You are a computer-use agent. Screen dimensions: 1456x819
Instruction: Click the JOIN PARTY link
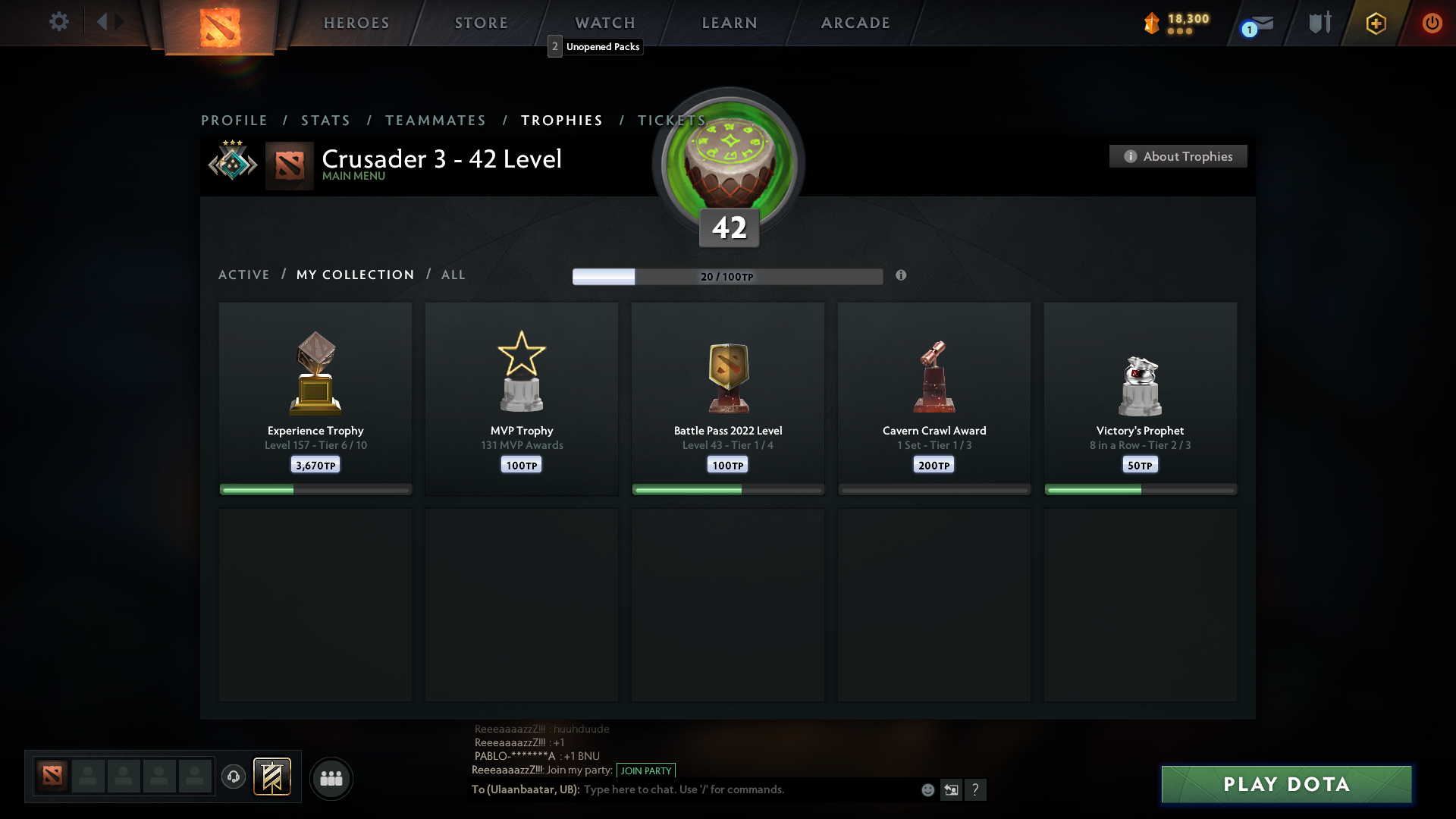pyautogui.click(x=645, y=770)
